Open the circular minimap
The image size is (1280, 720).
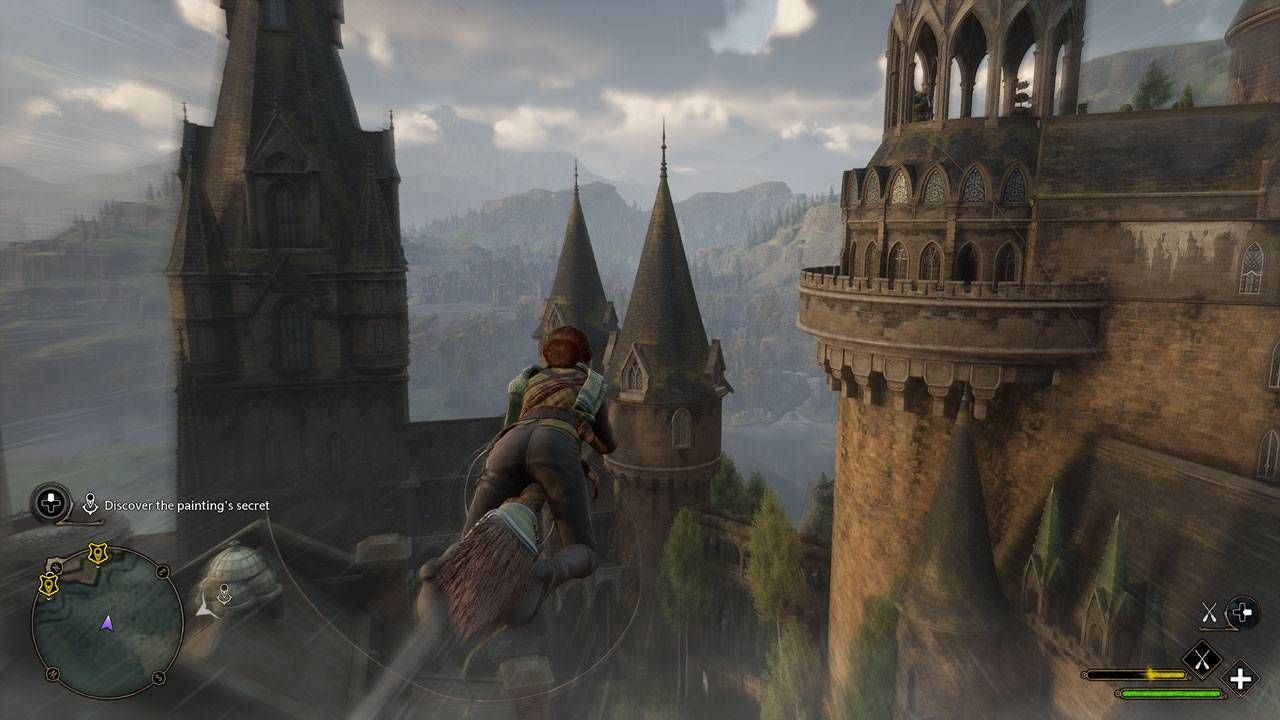[107, 622]
